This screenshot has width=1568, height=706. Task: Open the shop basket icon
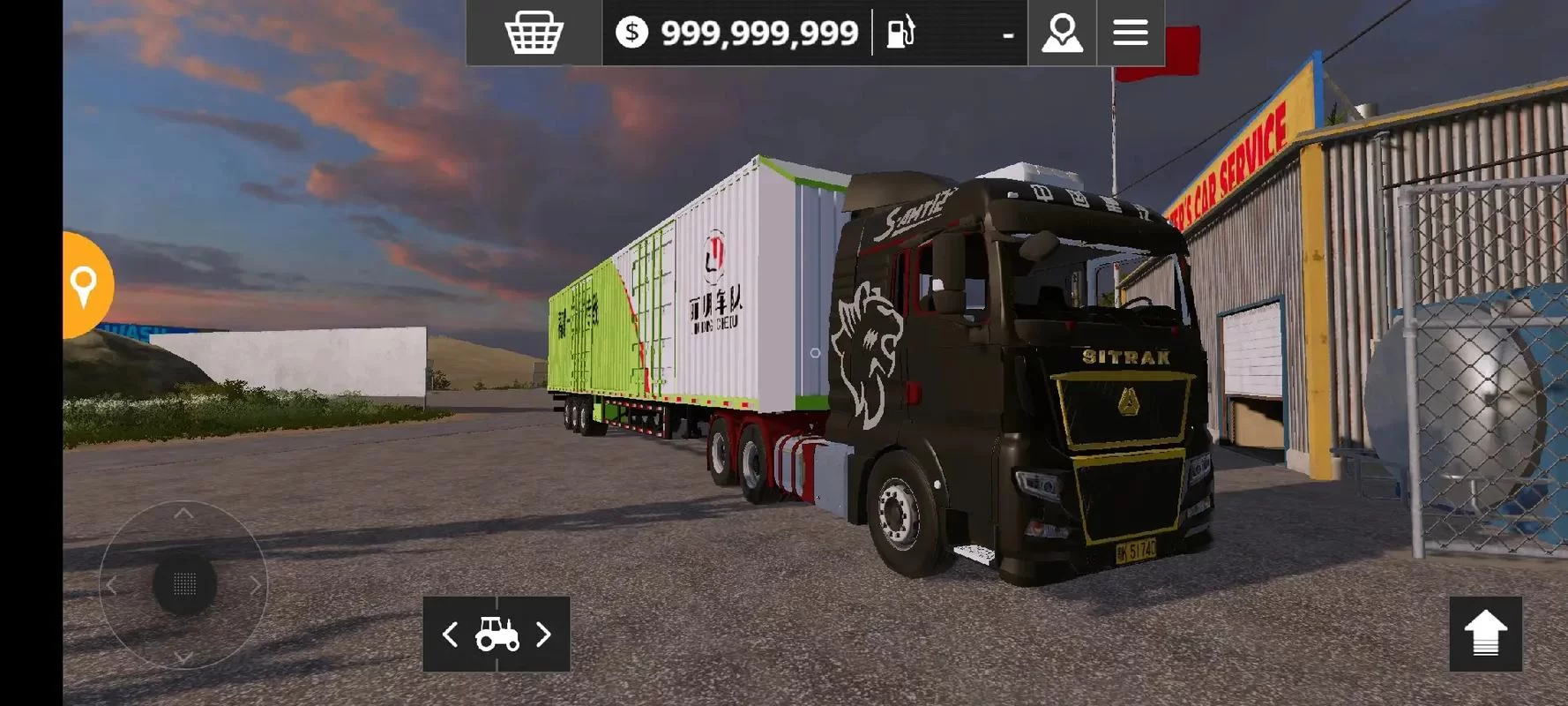click(x=534, y=33)
